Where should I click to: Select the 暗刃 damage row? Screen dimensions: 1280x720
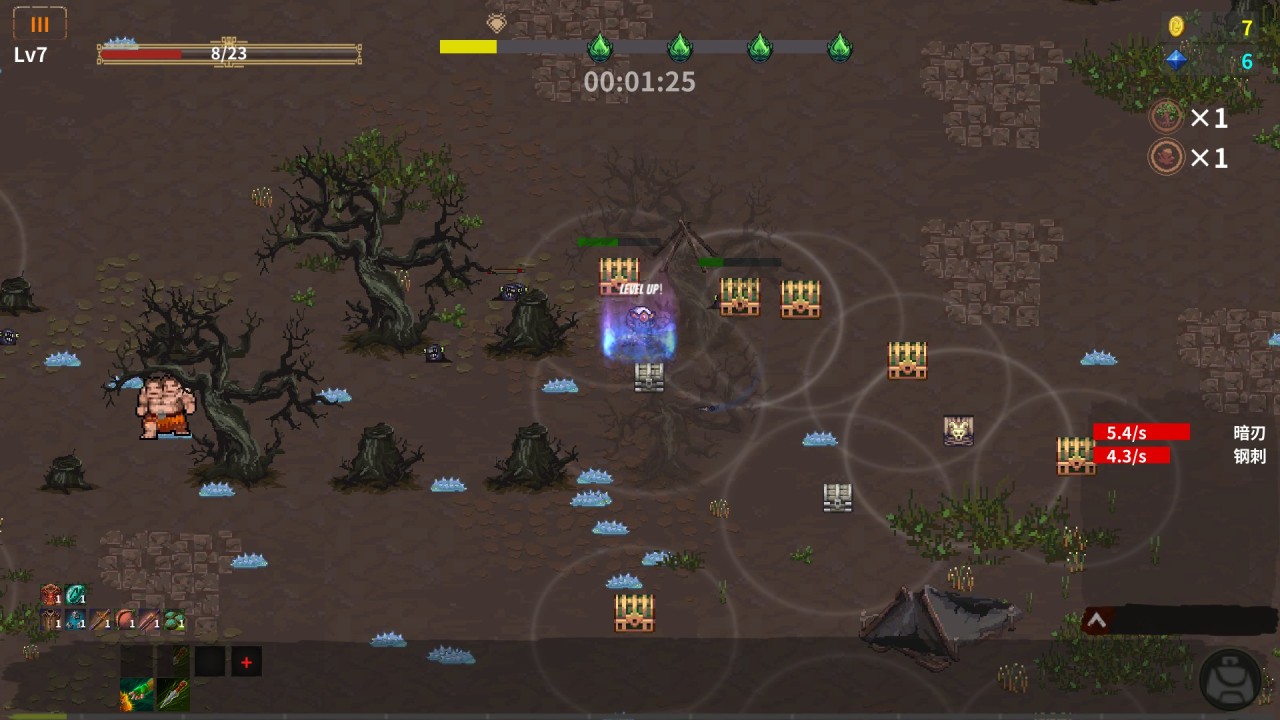(x=1180, y=432)
